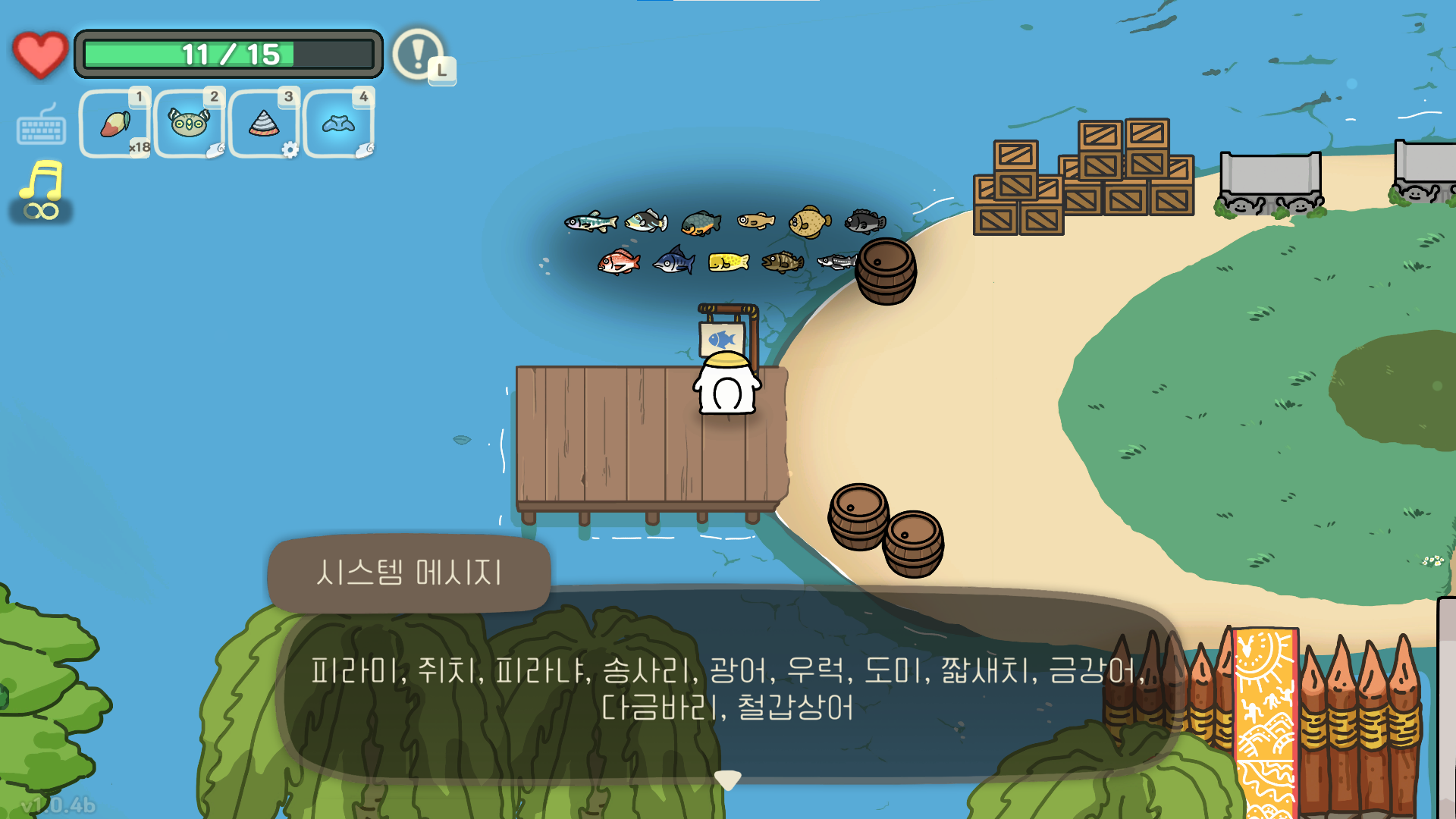Viewport: 1456px width, 819px height.
Task: Select the owl-faced bait in hotbar slot 2
Action: [x=190, y=123]
